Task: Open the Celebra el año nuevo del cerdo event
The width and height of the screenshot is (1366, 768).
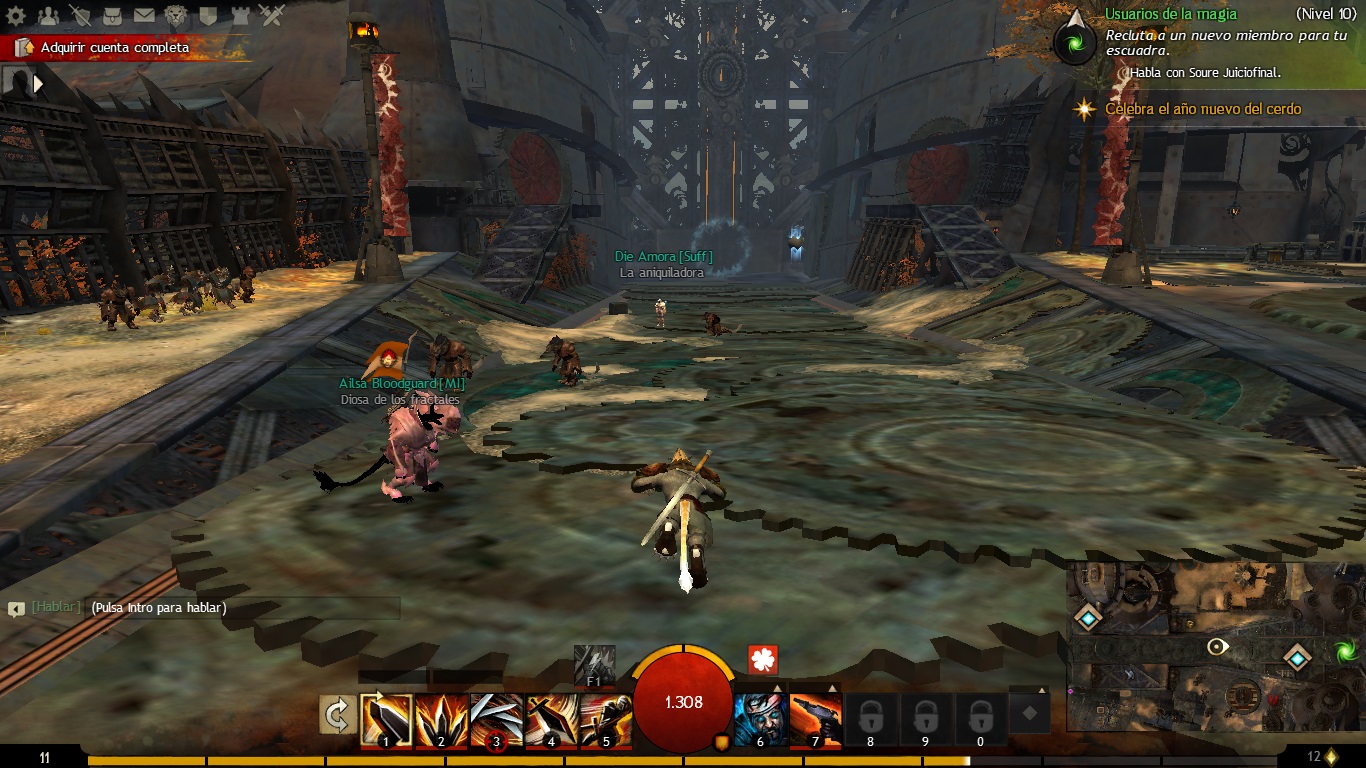Action: pos(1203,109)
